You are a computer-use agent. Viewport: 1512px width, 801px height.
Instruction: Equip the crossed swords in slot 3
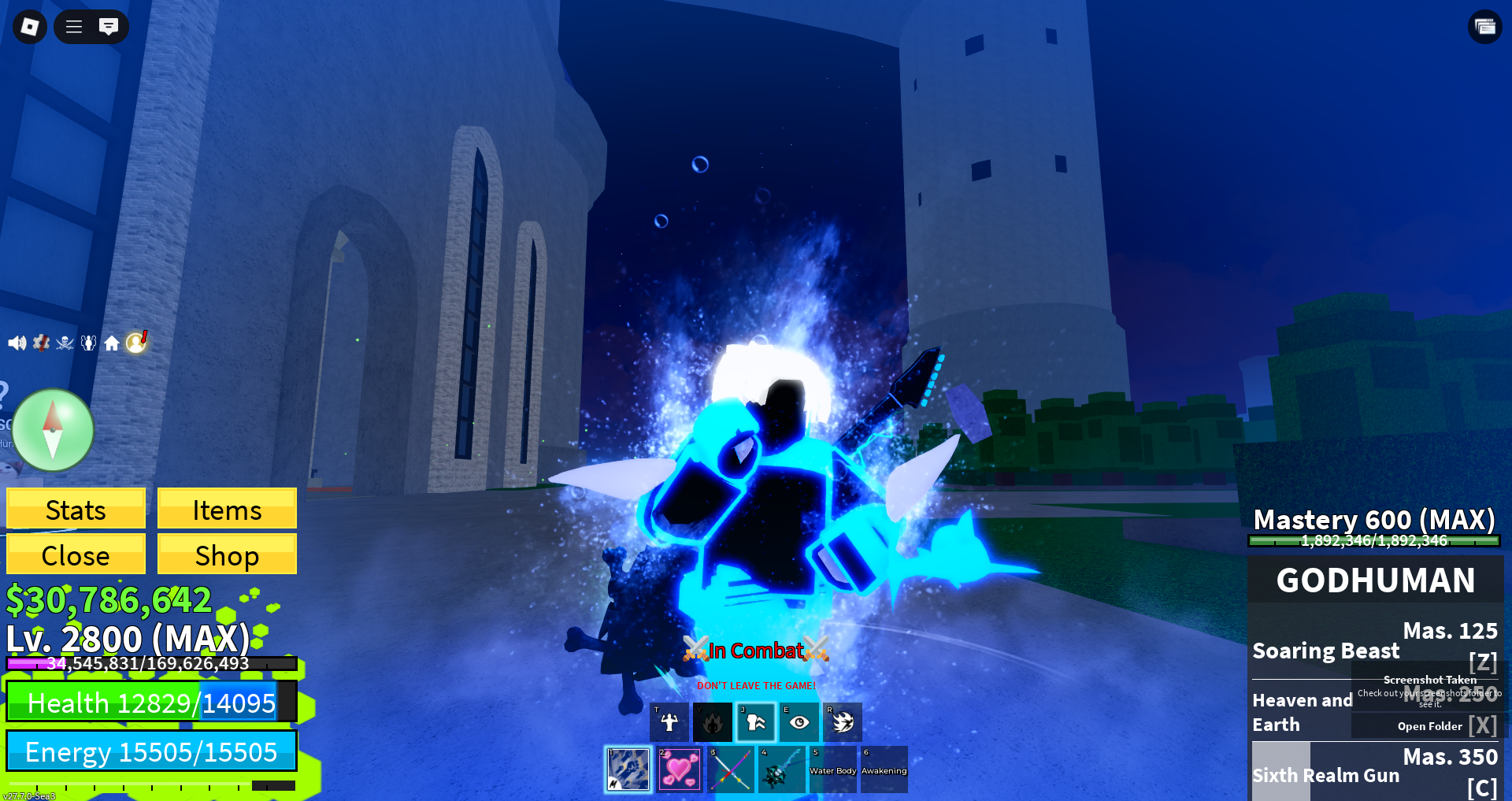click(730, 769)
